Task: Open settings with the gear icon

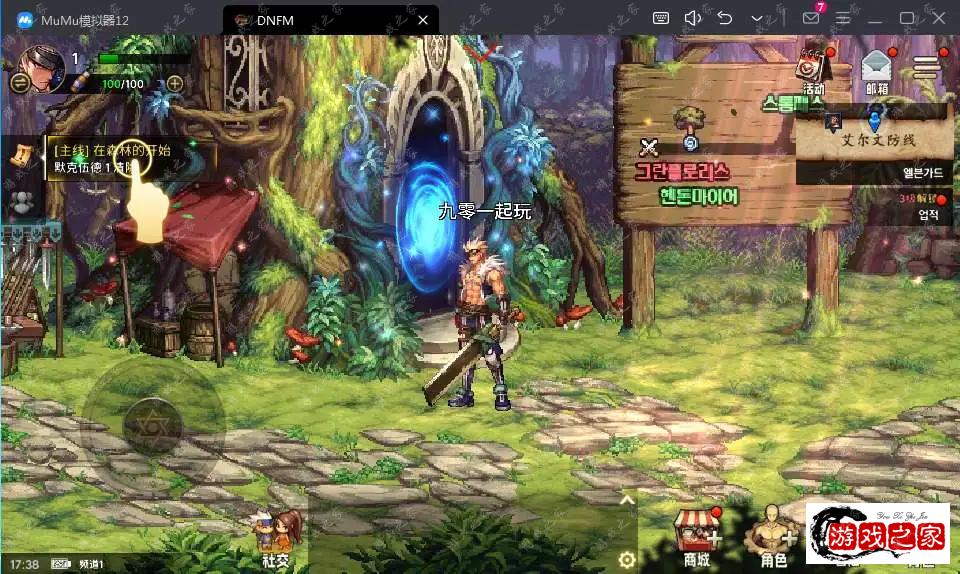Action: click(x=627, y=558)
